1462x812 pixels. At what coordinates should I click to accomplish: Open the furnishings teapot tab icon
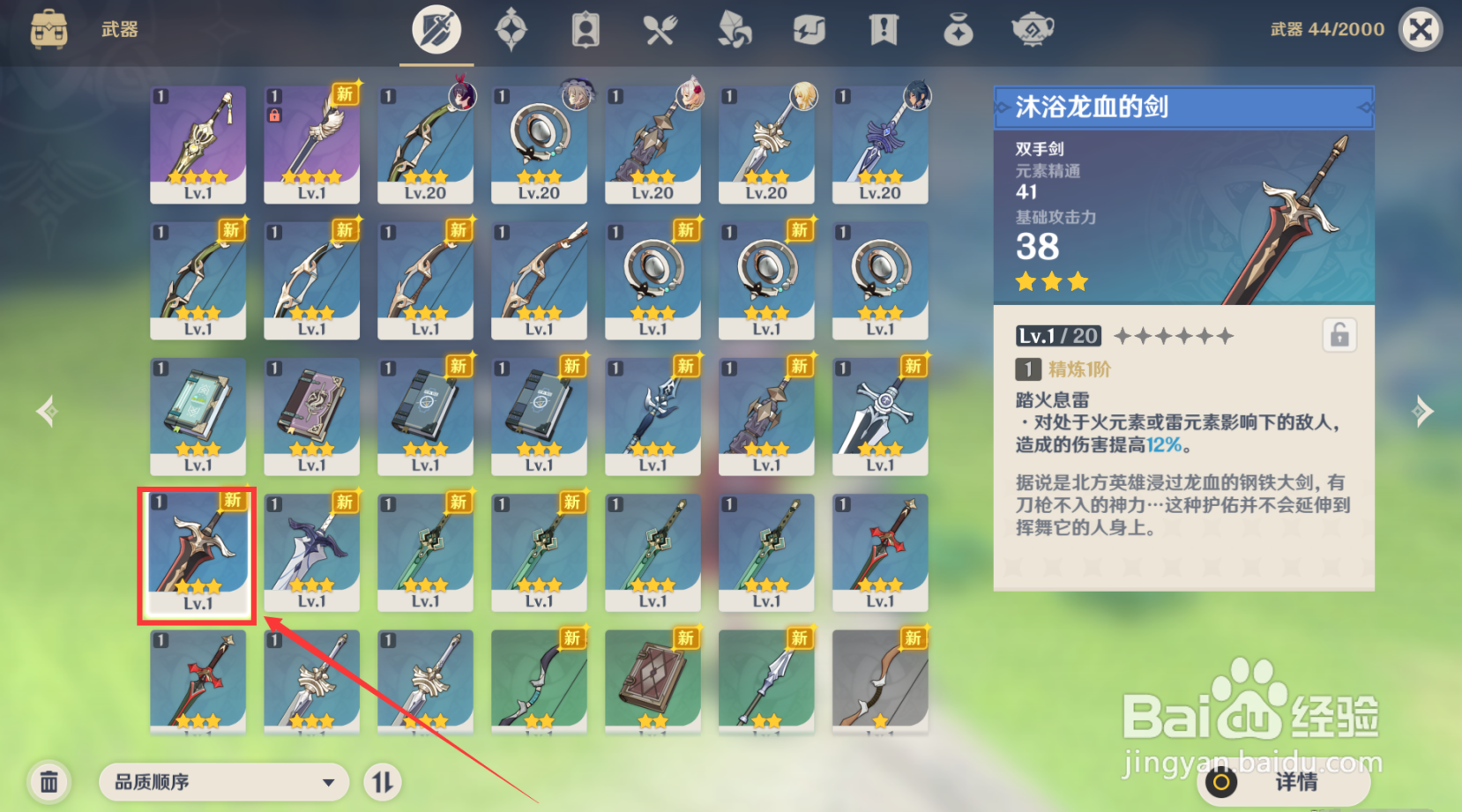(1032, 28)
